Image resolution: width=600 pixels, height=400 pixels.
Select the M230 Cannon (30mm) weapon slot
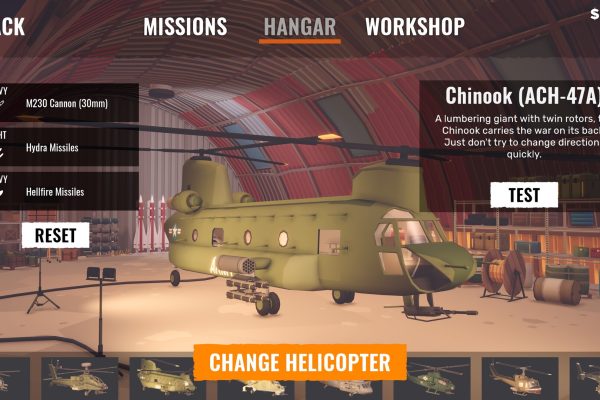tap(68, 103)
